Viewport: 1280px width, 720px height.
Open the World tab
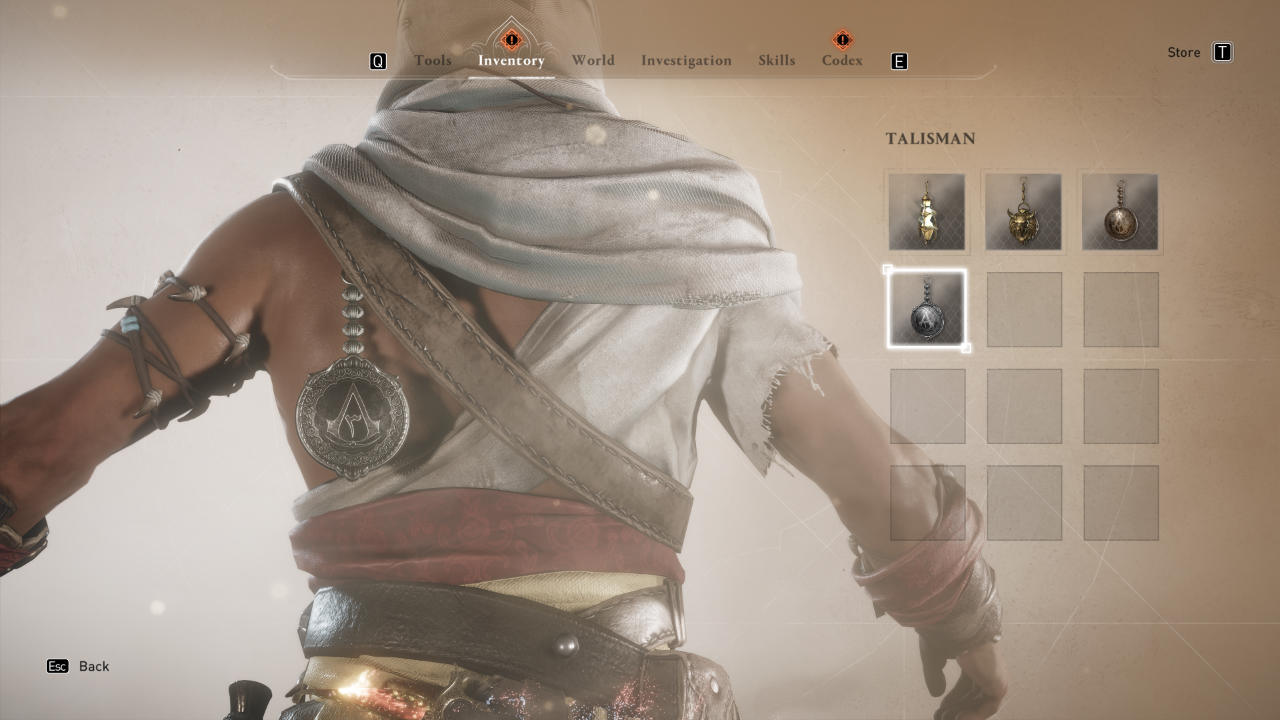tap(592, 60)
